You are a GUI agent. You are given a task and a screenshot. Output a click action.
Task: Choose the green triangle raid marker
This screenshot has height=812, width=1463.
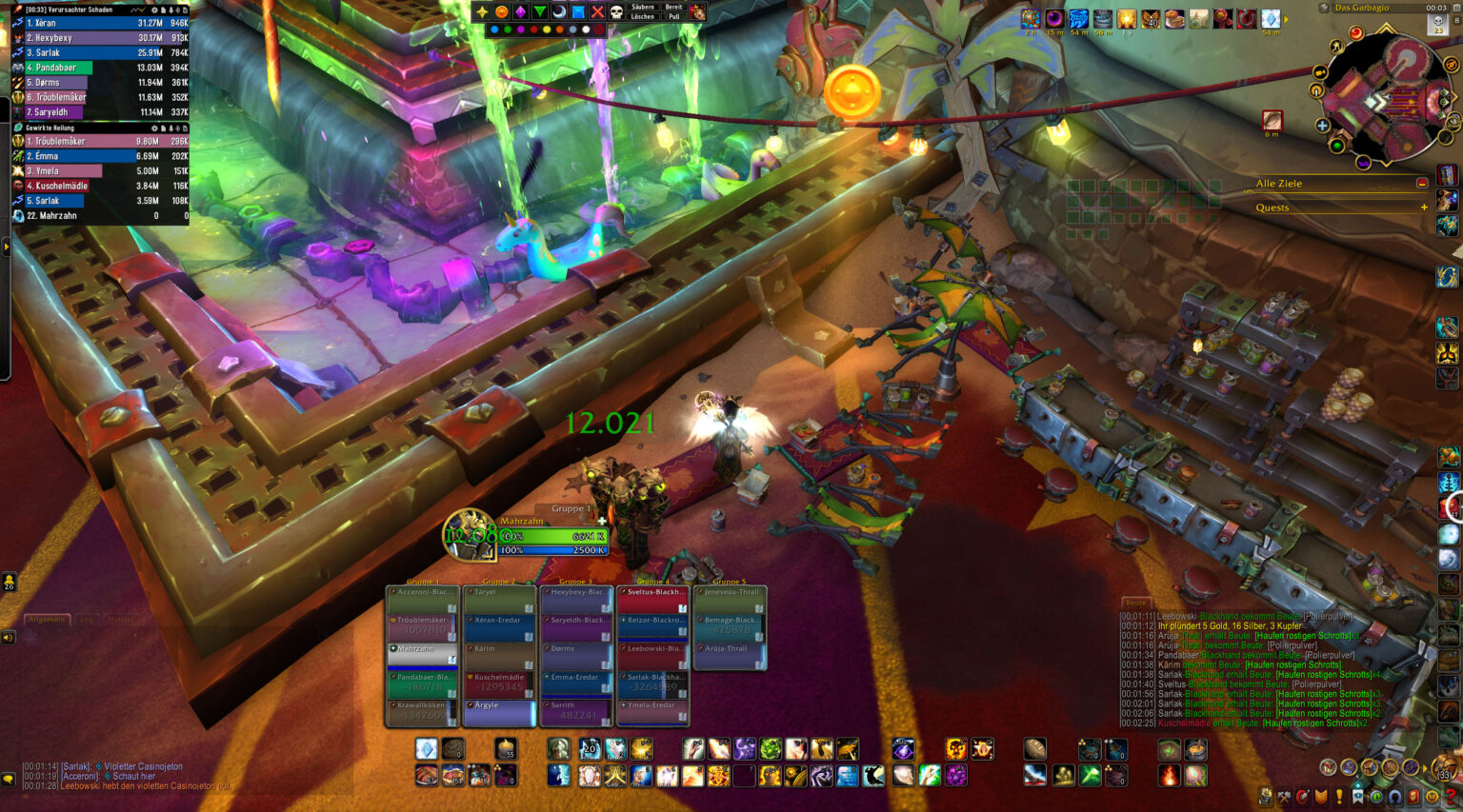pyautogui.click(x=540, y=12)
